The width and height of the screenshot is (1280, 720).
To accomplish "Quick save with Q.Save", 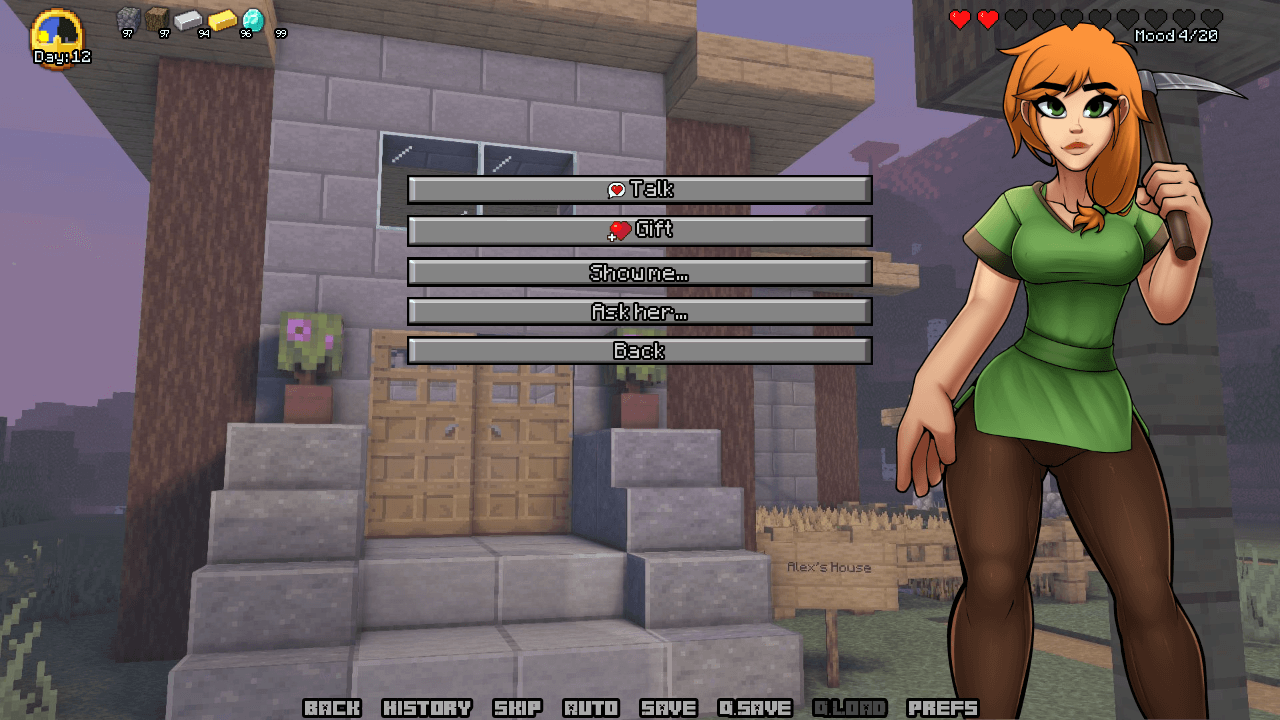I will [x=755, y=708].
